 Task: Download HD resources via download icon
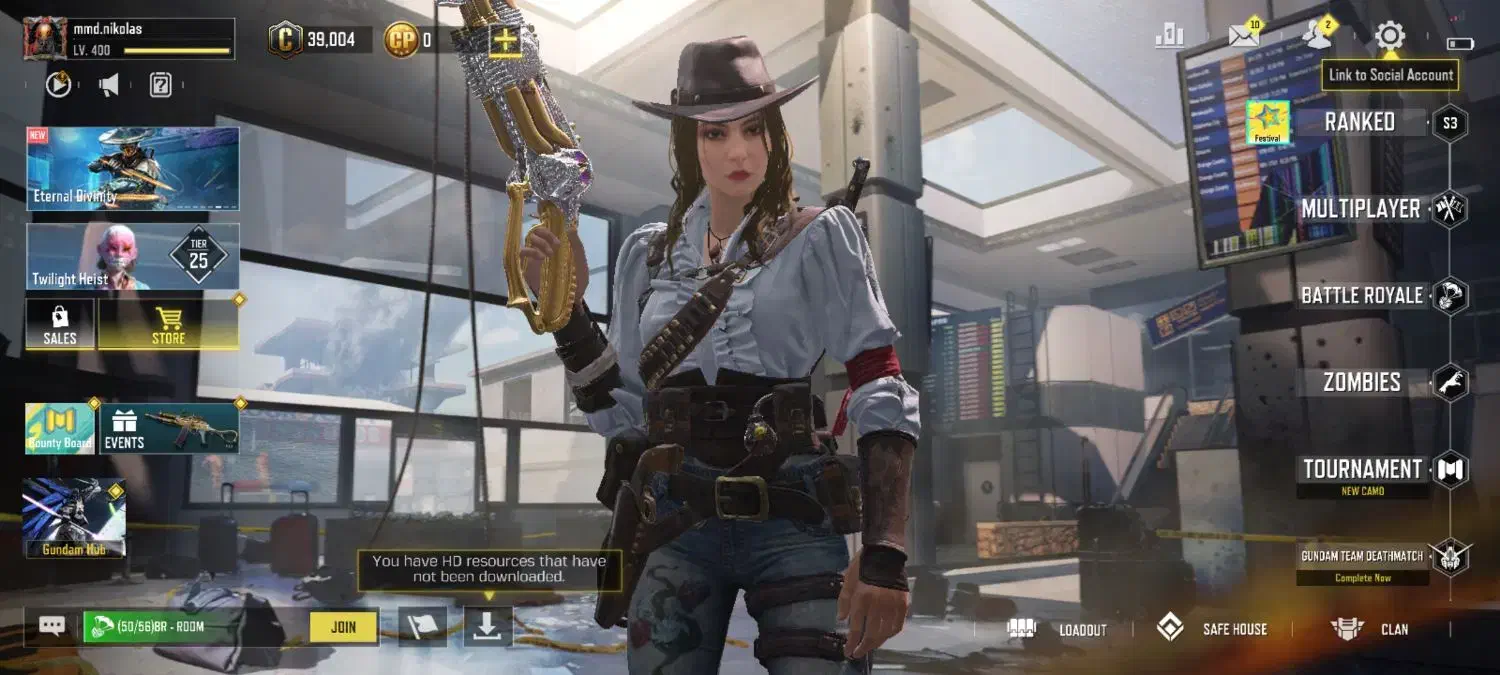tap(487, 627)
